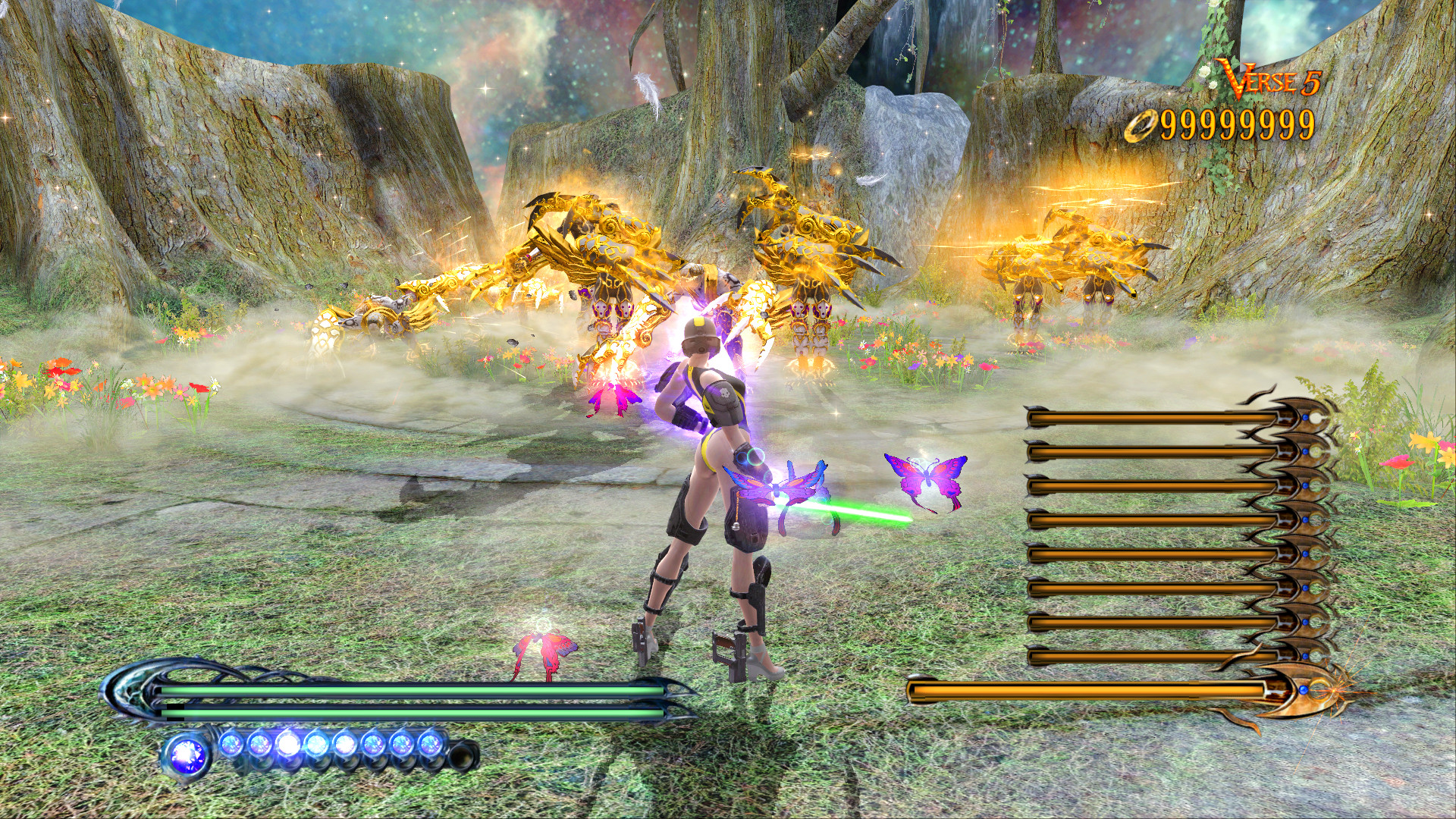This screenshot has width=1456, height=819.
Task: Click the blue gem on an enemy health bar frame
Action: pos(1304,417)
